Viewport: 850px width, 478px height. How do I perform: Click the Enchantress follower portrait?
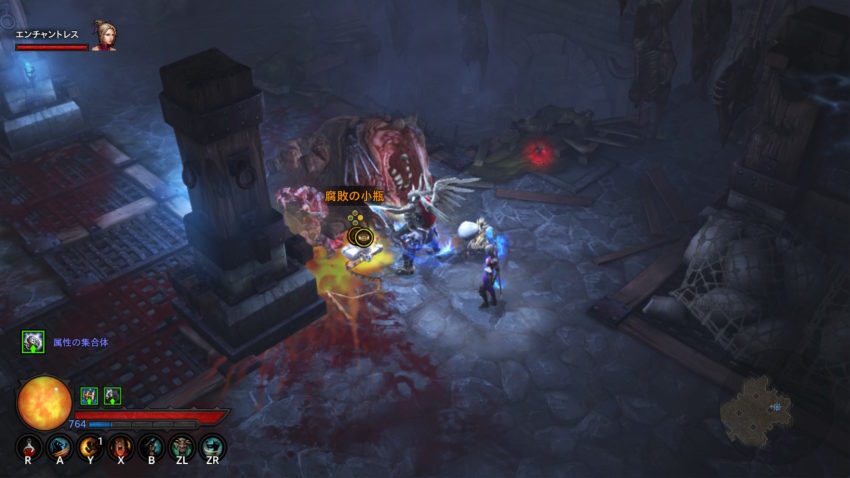[x=103, y=36]
